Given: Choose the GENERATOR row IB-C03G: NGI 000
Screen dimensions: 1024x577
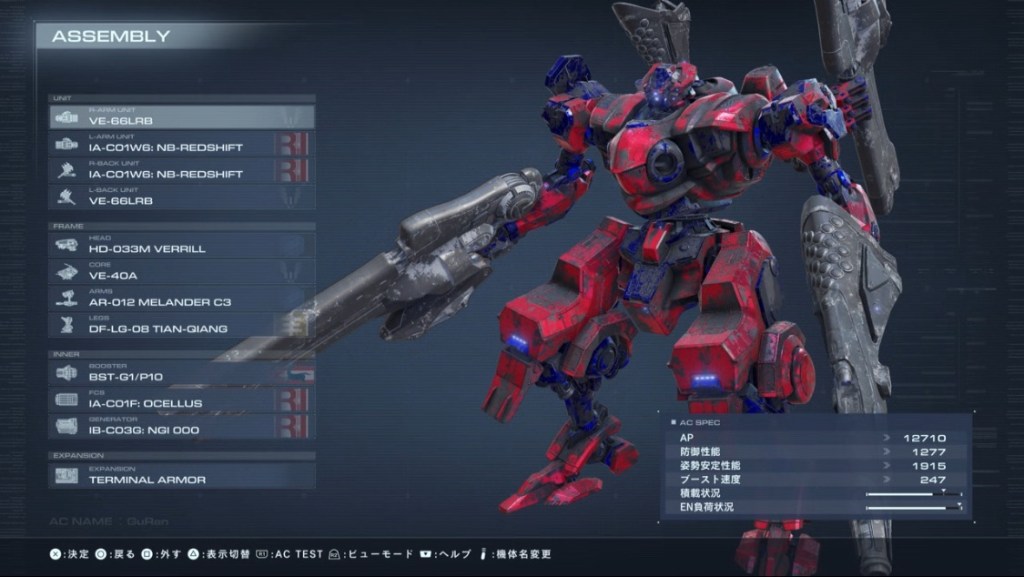Looking at the screenshot, I should click(182, 427).
